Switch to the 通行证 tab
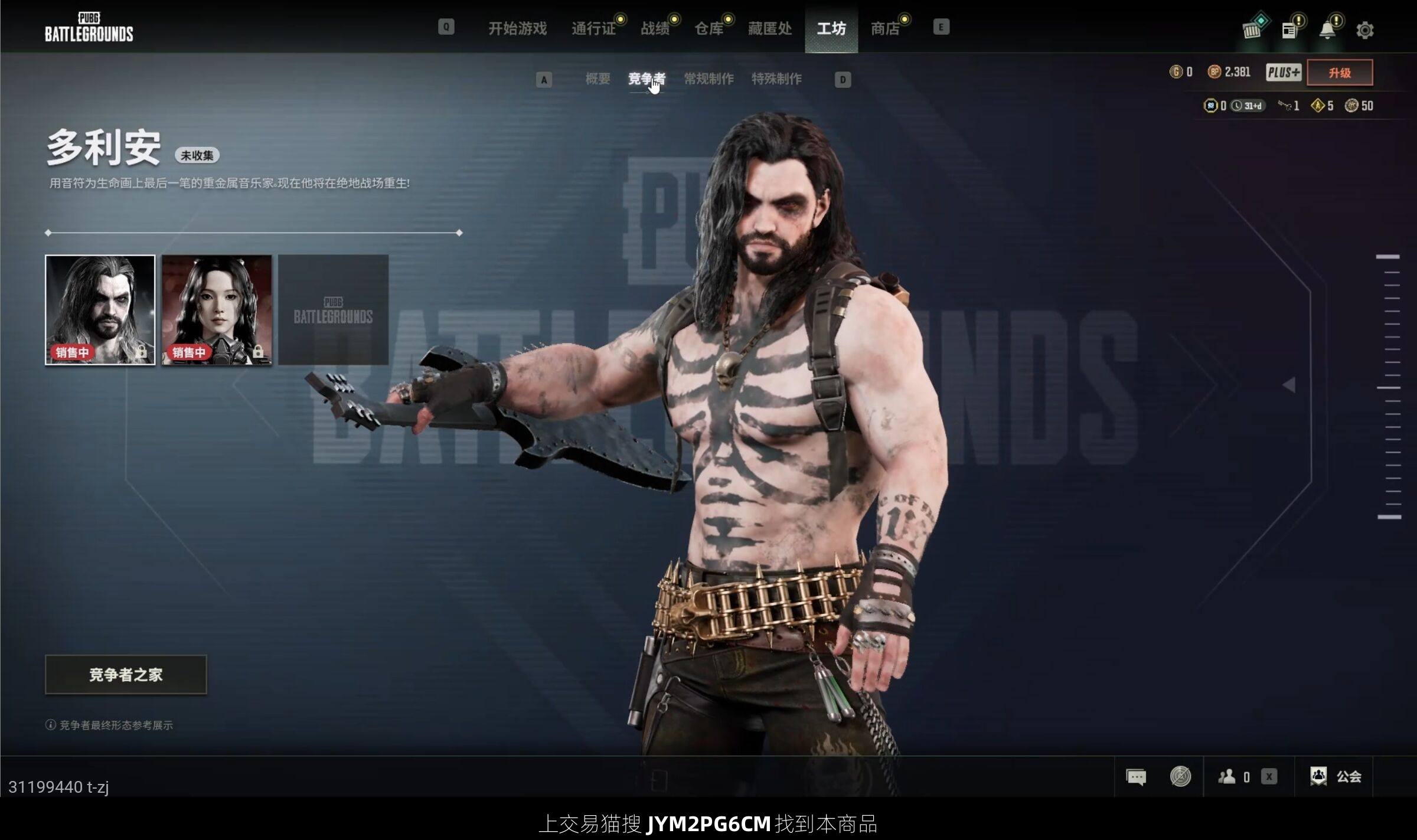Image resolution: width=1417 pixels, height=840 pixels. [593, 28]
